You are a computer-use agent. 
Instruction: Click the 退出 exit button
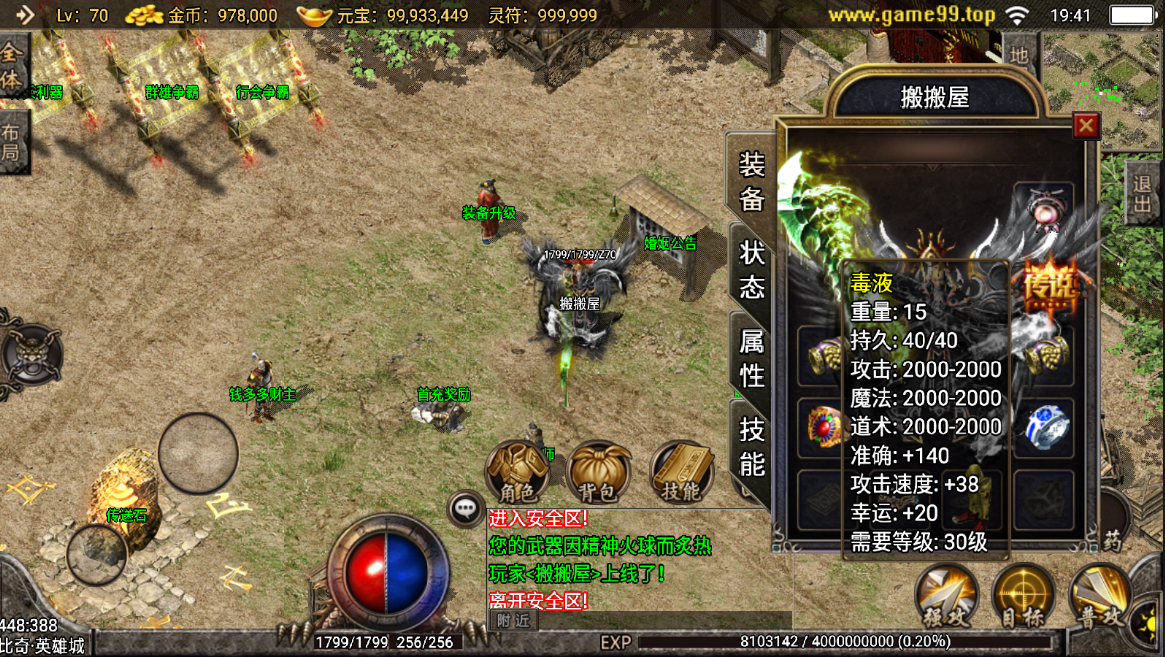1141,193
